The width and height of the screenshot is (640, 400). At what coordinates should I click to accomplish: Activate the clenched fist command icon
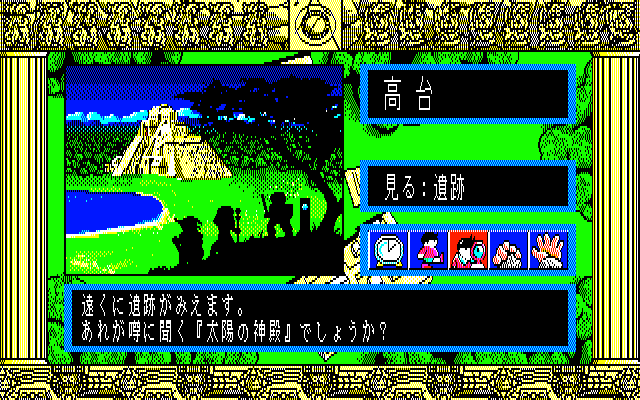[509, 250]
